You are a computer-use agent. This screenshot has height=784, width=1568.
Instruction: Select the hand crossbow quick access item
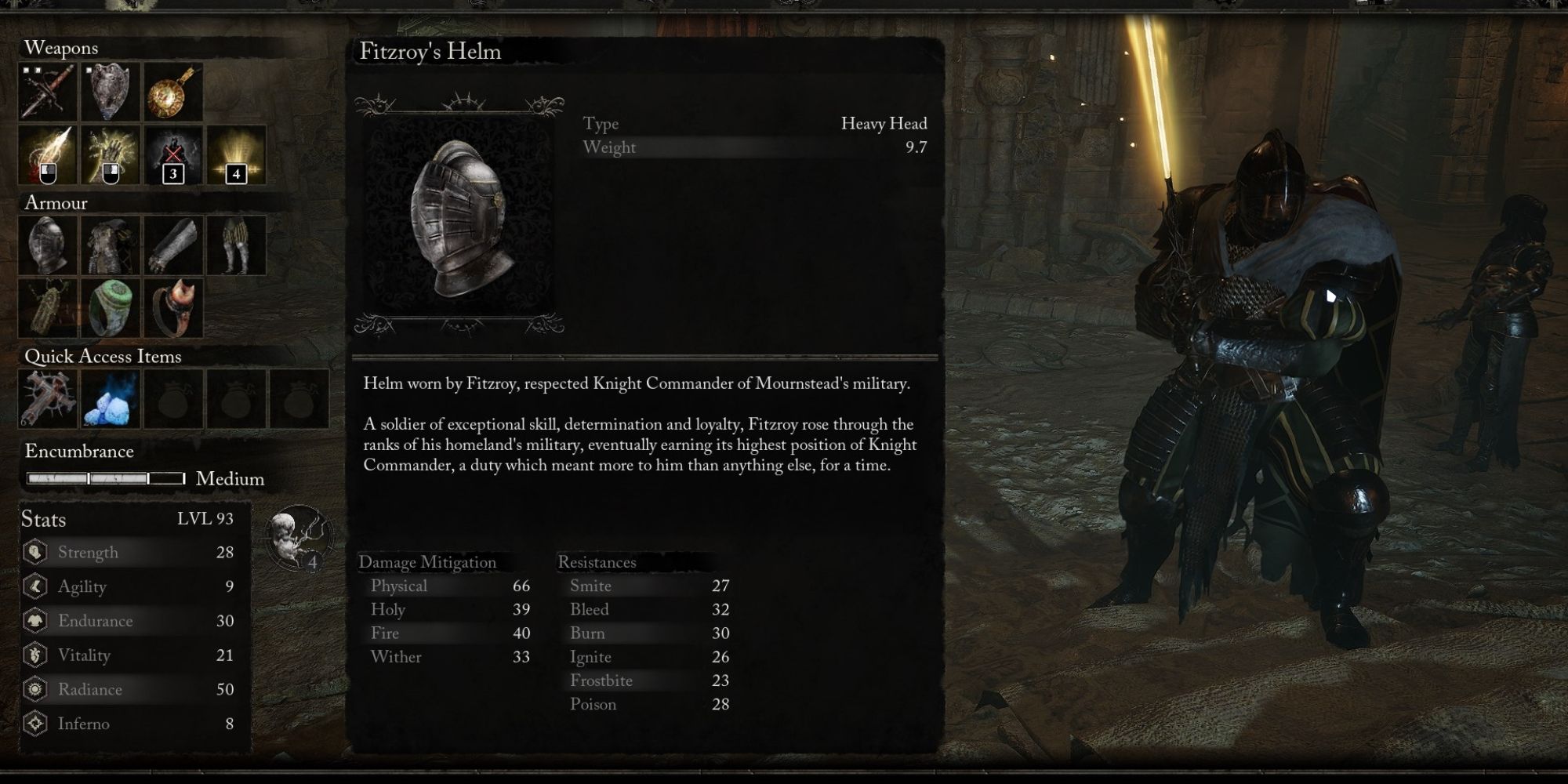click(46, 400)
